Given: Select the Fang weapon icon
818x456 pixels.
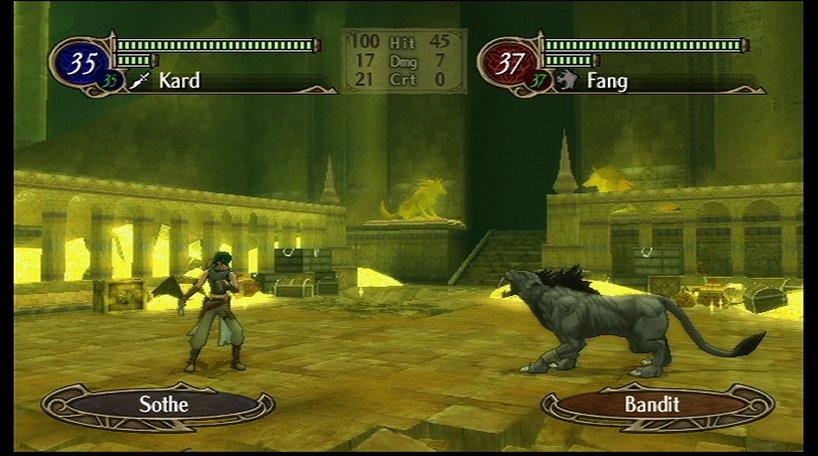Looking at the screenshot, I should [x=567, y=81].
